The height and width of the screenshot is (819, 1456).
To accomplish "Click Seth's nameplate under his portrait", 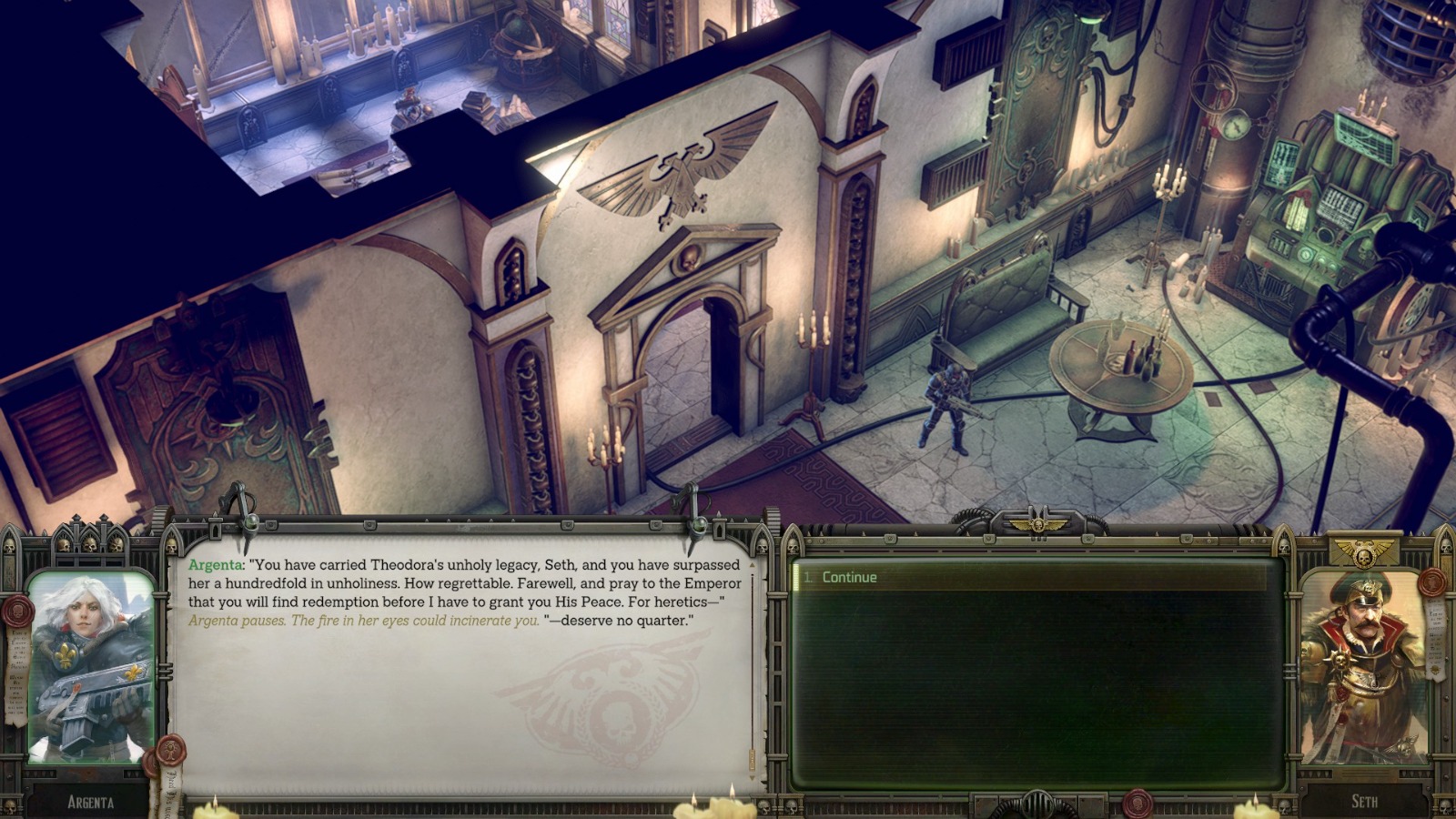I will 1365,802.
